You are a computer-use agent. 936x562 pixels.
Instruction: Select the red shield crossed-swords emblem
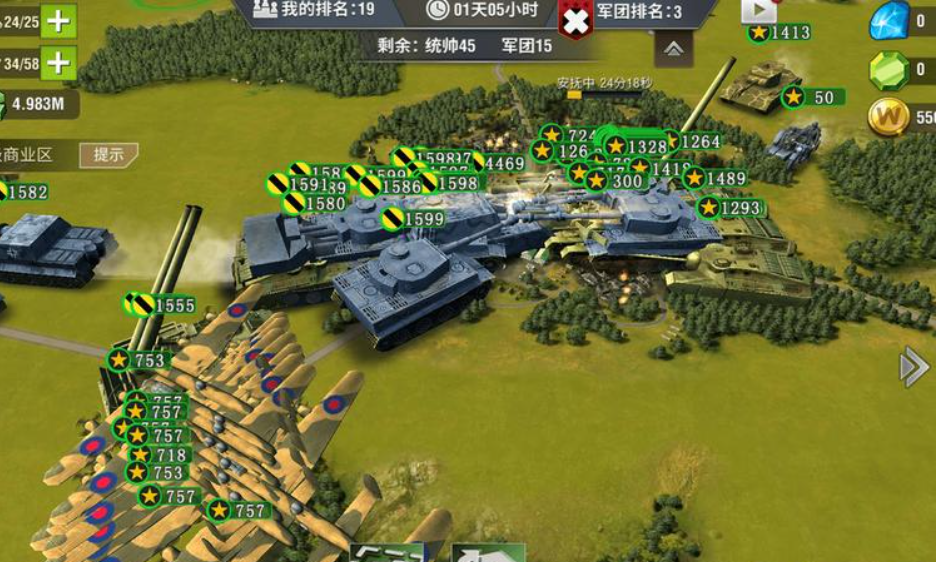(575, 20)
